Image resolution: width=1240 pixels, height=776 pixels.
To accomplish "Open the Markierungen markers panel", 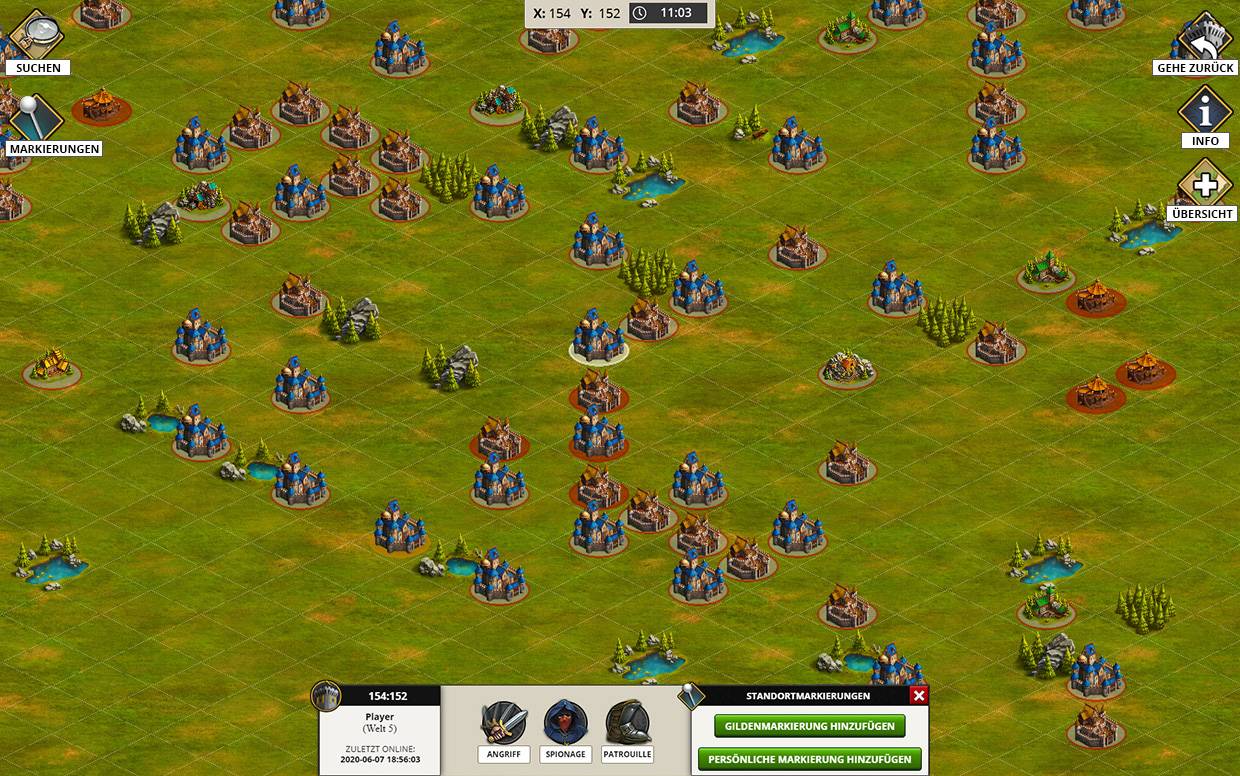I will [38, 119].
